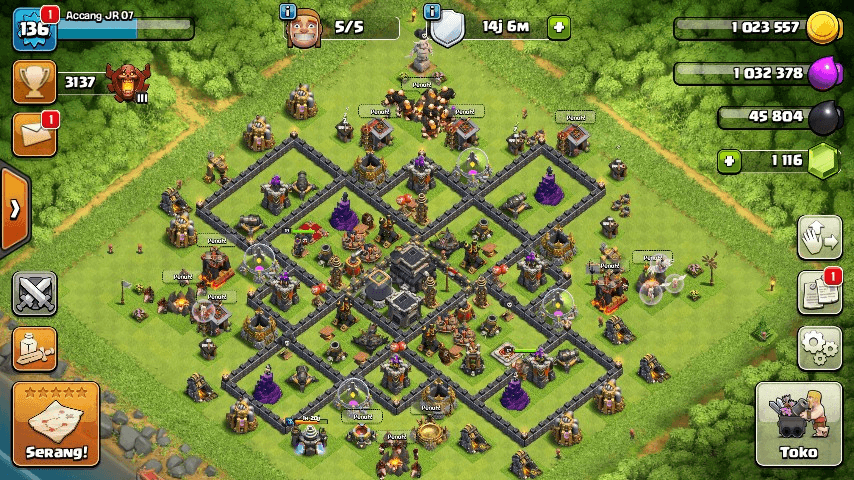The height and width of the screenshot is (480, 854).
Task: Open the crossed swords clan war
Action: [34, 293]
